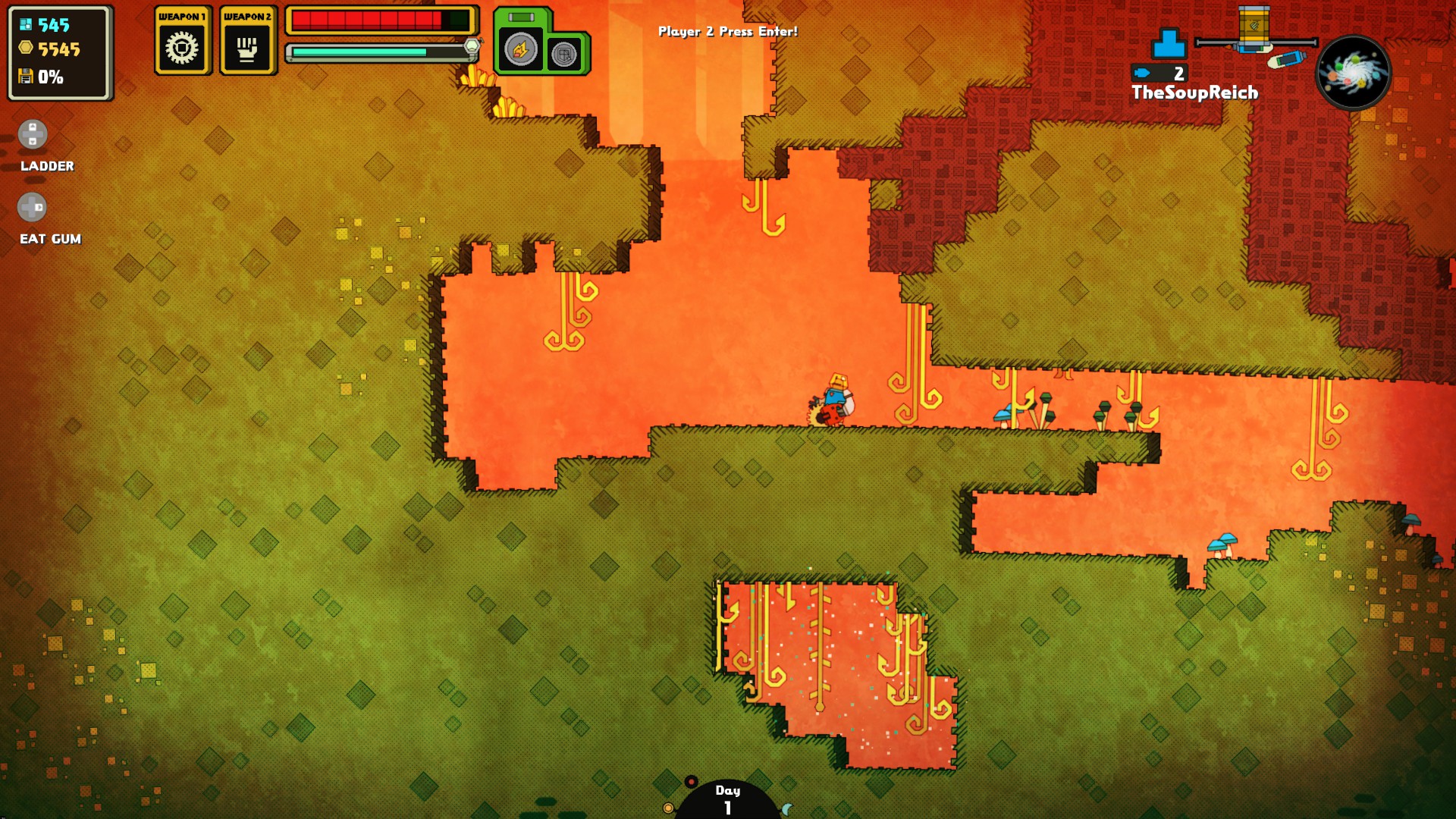Choose the crate gadget in the green panel
Image resolution: width=1456 pixels, height=819 pixels.
pos(563,54)
